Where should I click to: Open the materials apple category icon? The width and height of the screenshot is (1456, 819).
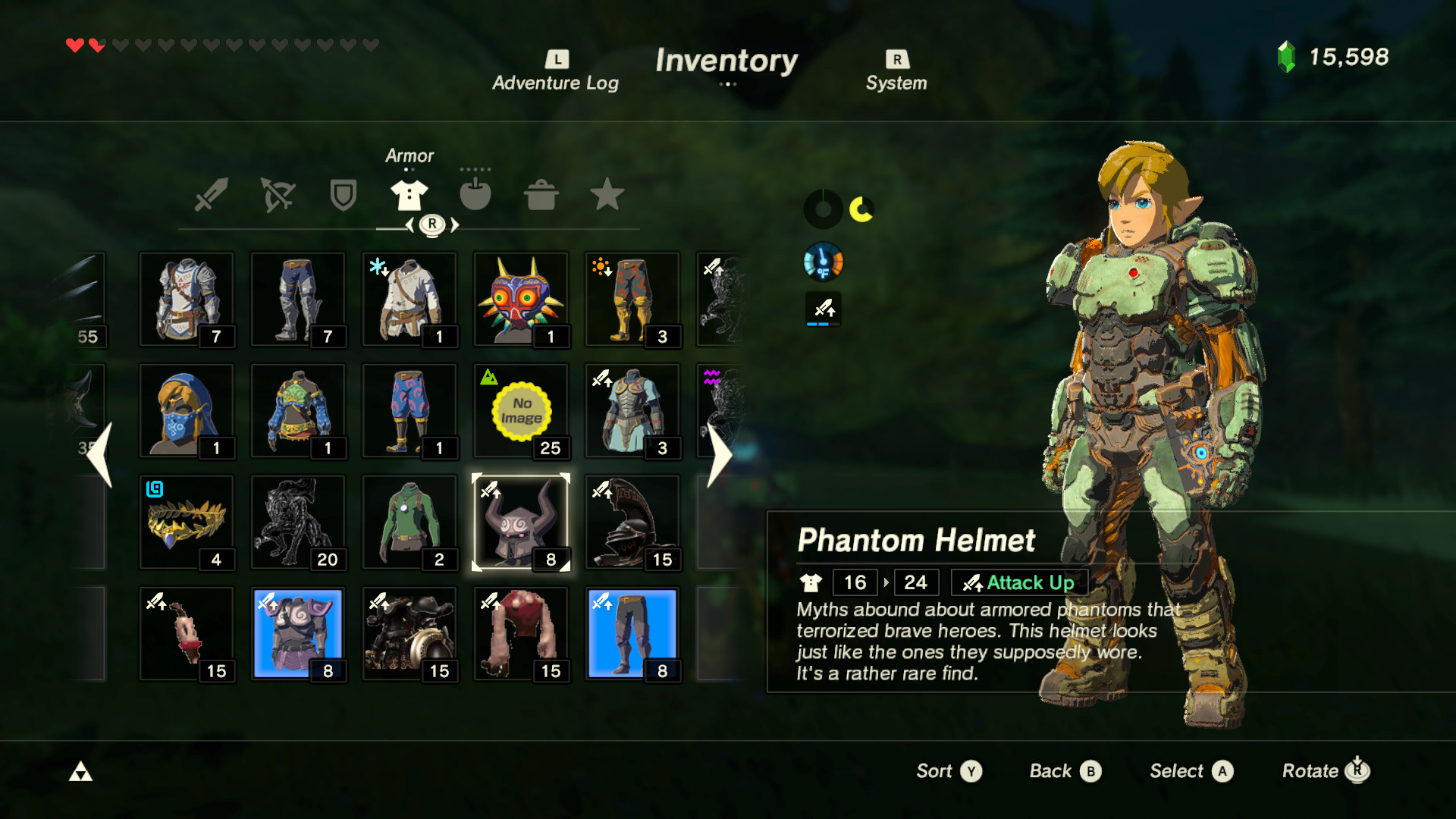click(476, 195)
